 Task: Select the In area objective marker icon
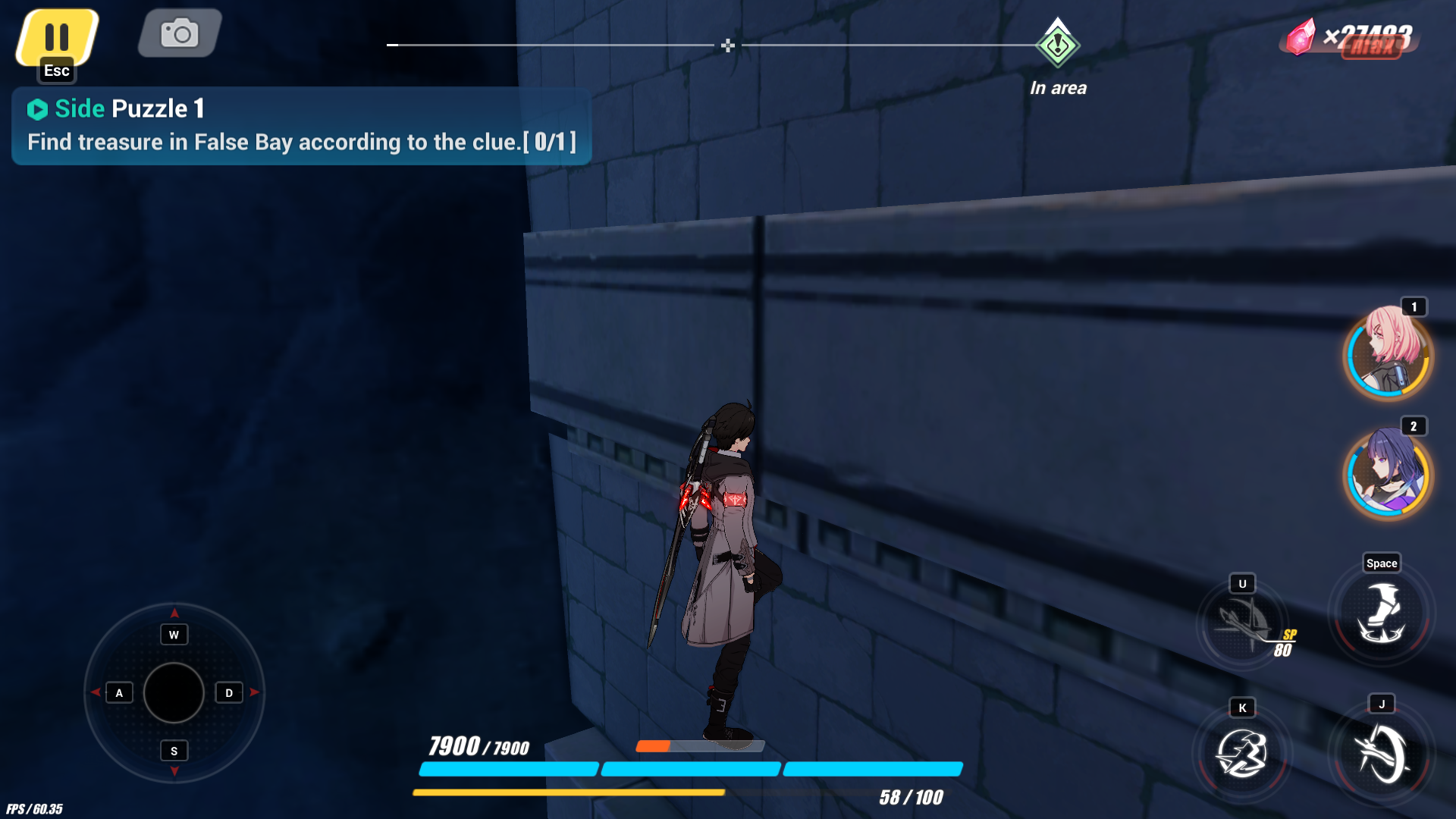[x=1058, y=45]
